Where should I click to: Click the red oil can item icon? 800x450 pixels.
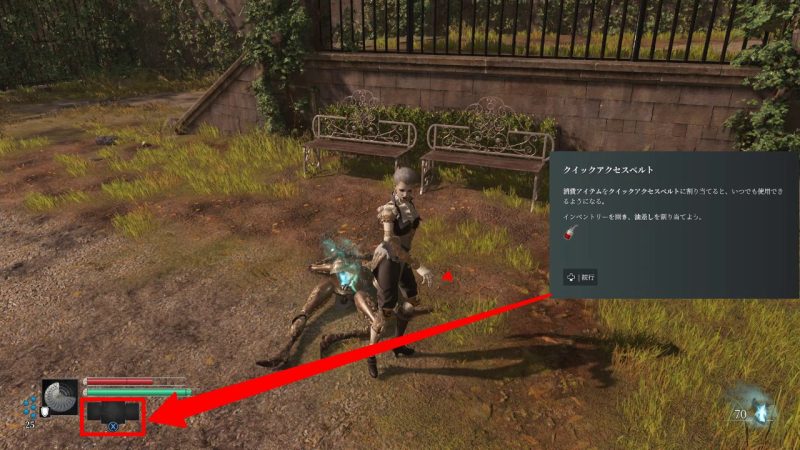coord(570,234)
